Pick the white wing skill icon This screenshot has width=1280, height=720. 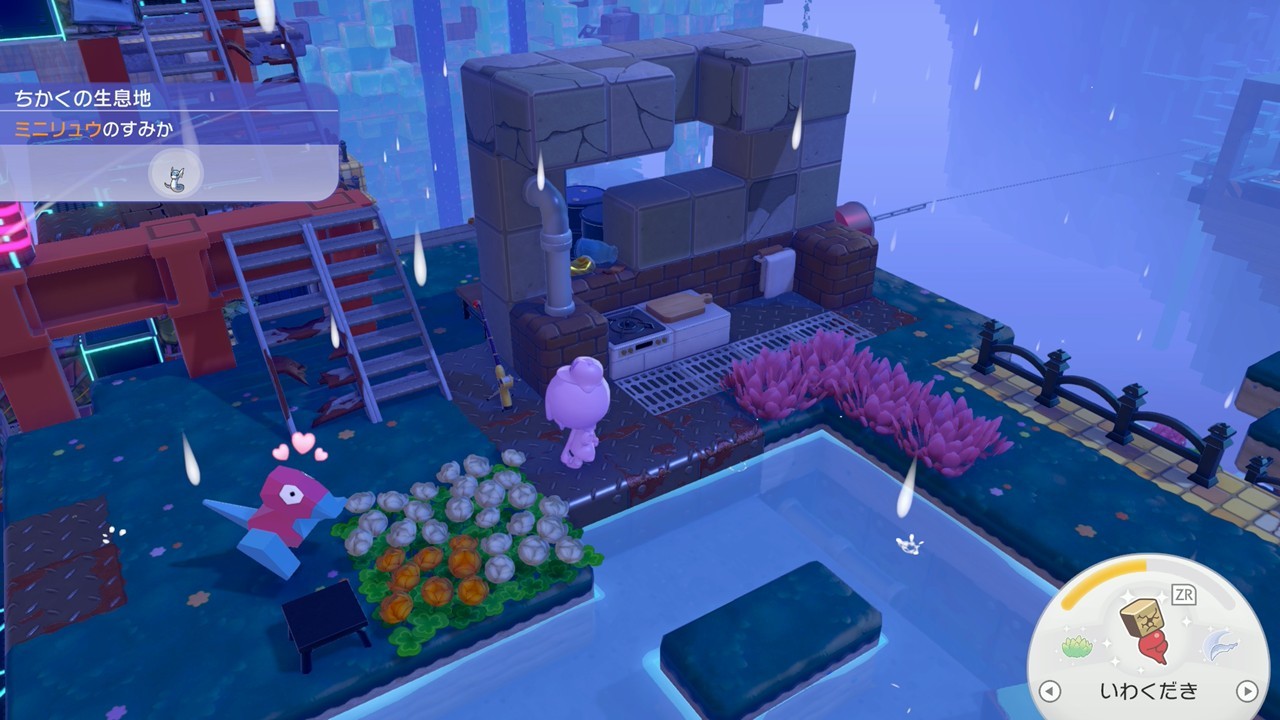coord(1218,645)
